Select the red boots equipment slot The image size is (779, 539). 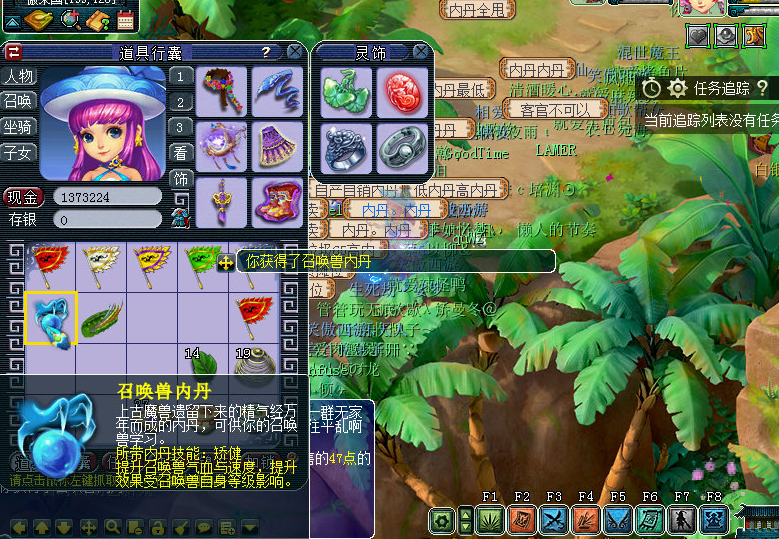(x=277, y=200)
